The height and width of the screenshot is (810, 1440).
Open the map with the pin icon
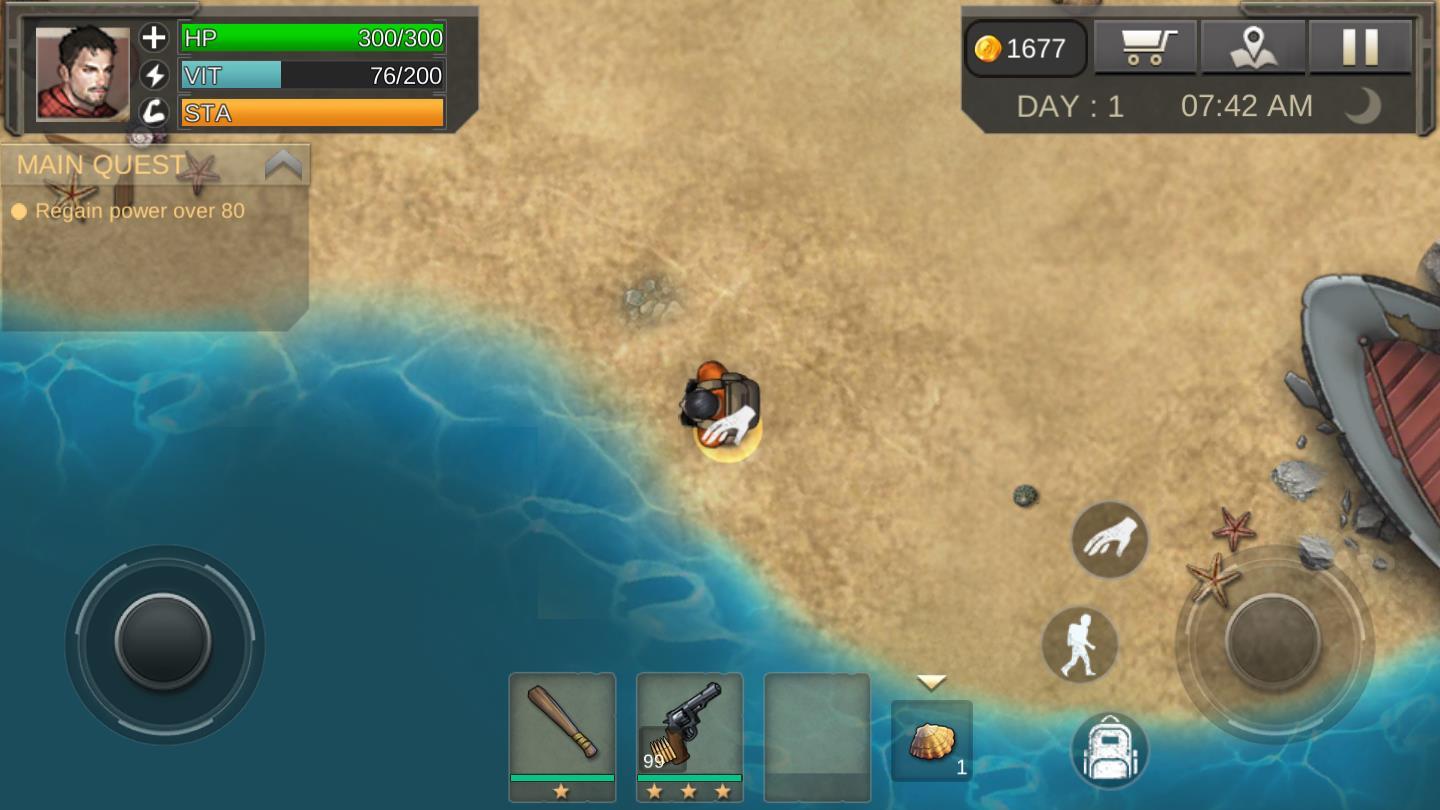[1253, 47]
